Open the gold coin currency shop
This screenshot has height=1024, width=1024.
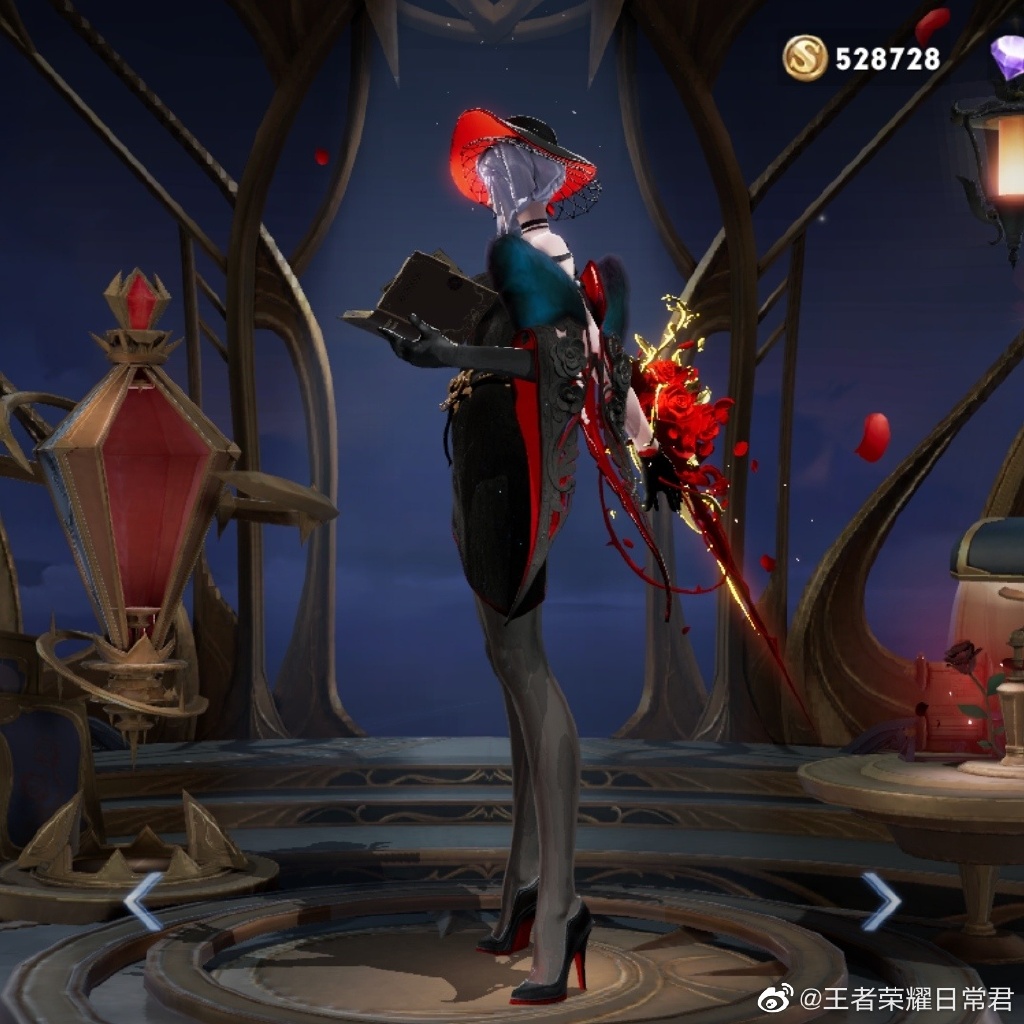(x=805, y=58)
